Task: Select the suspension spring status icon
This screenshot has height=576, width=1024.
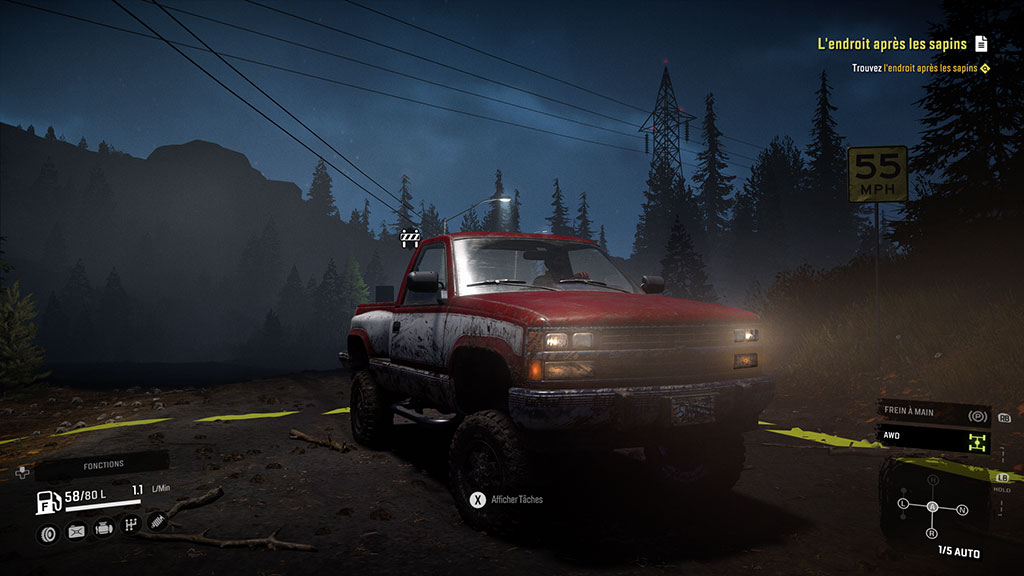Action: (x=156, y=520)
